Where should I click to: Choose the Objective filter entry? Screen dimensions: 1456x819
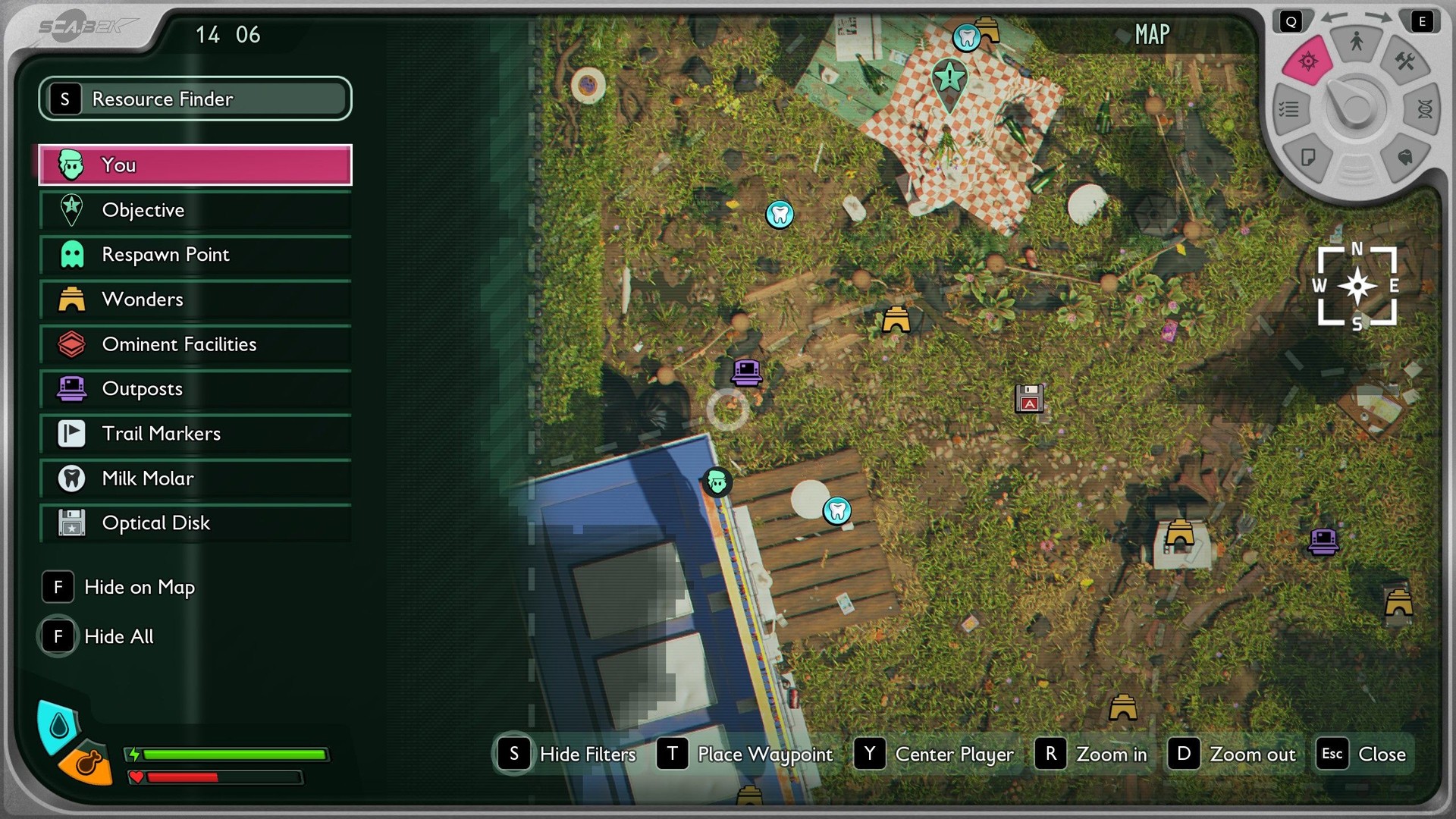(x=195, y=210)
